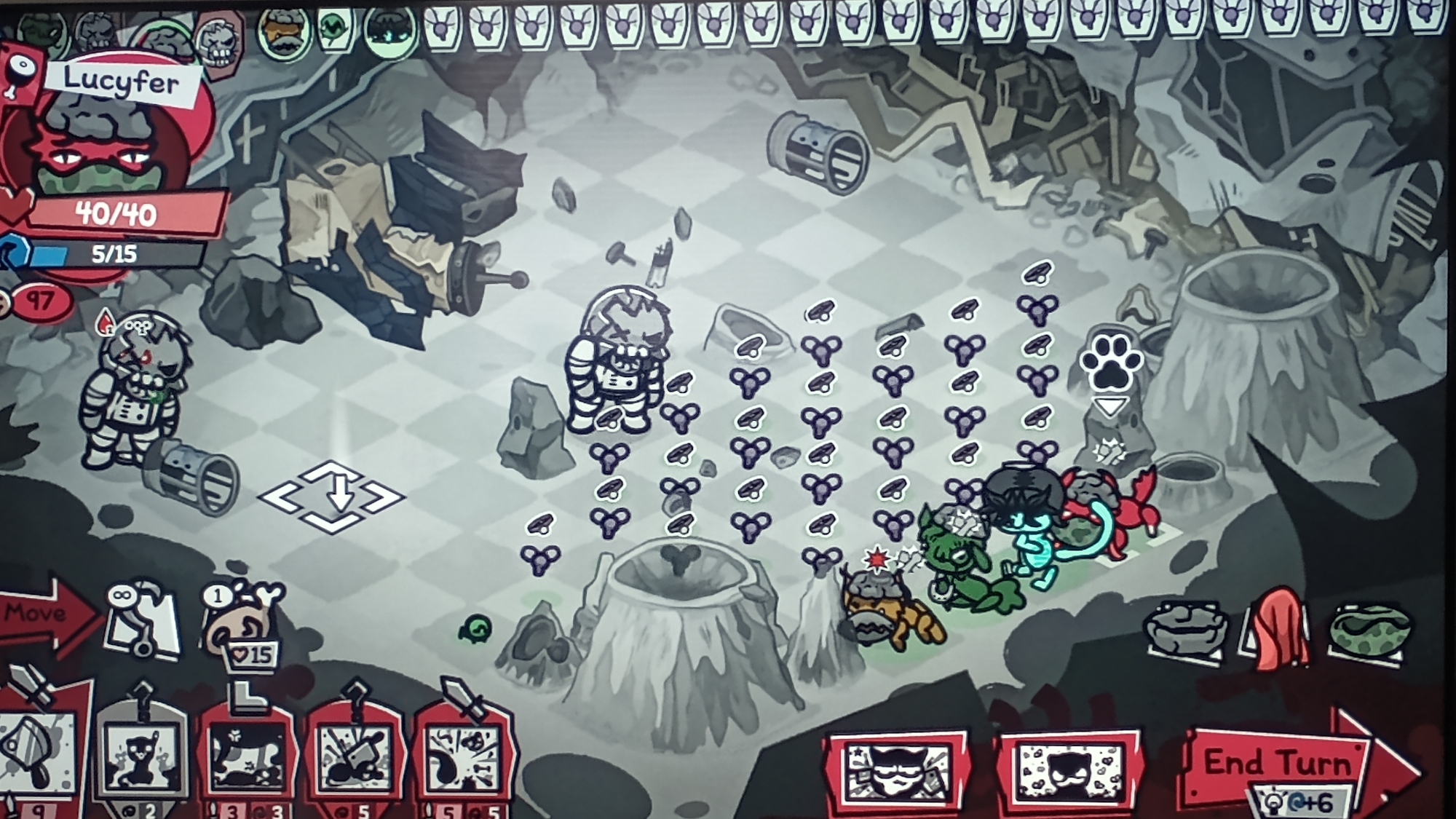Inspect the red cloak equipment item
This screenshot has width=1456, height=819.
pyautogui.click(x=1279, y=630)
